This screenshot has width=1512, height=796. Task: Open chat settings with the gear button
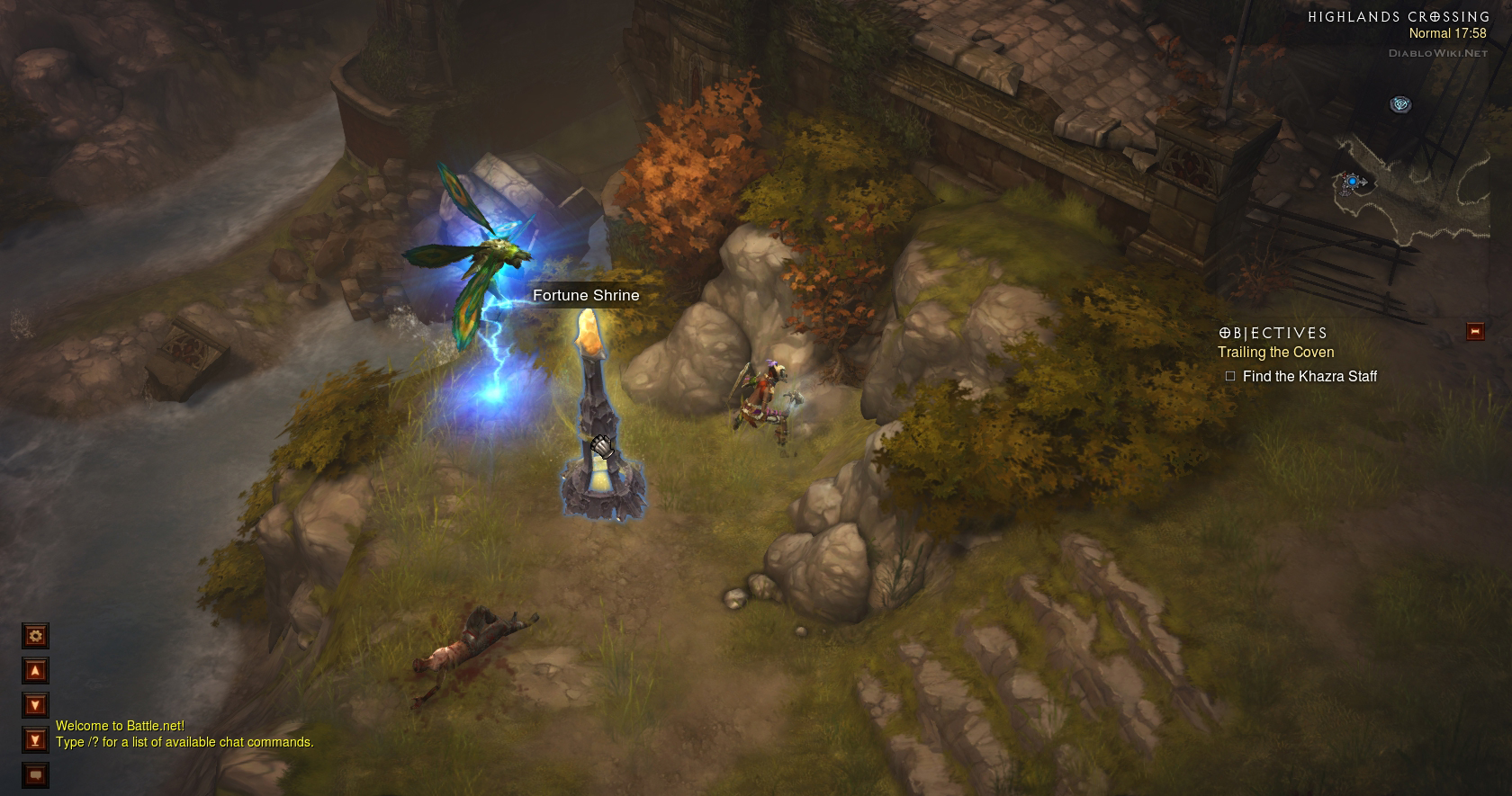pyautogui.click(x=35, y=637)
